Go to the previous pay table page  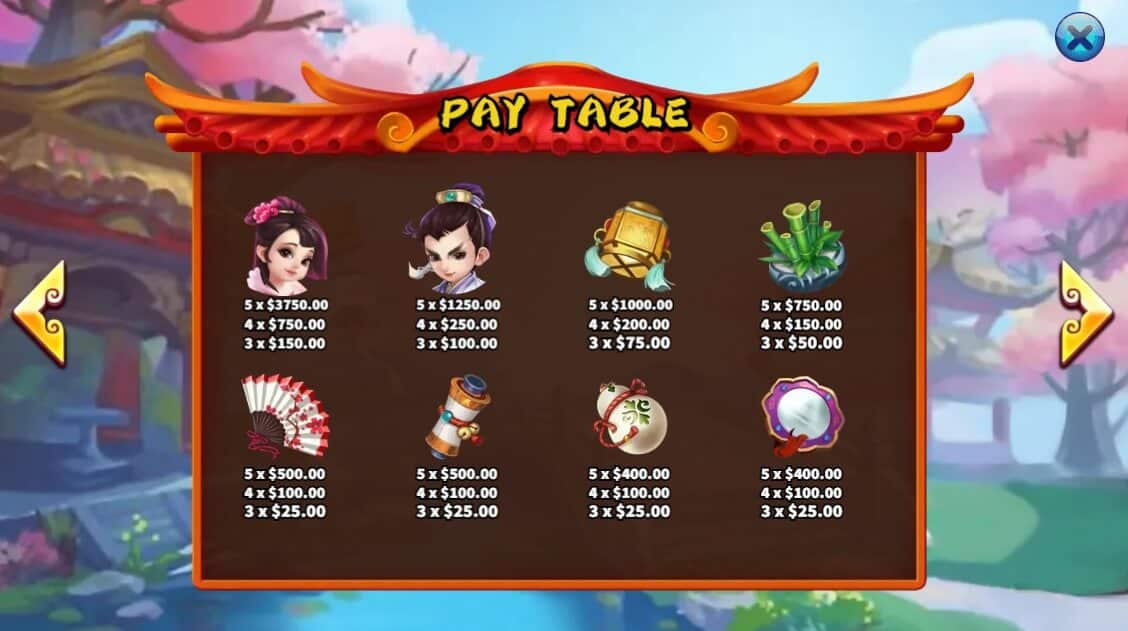[40, 313]
